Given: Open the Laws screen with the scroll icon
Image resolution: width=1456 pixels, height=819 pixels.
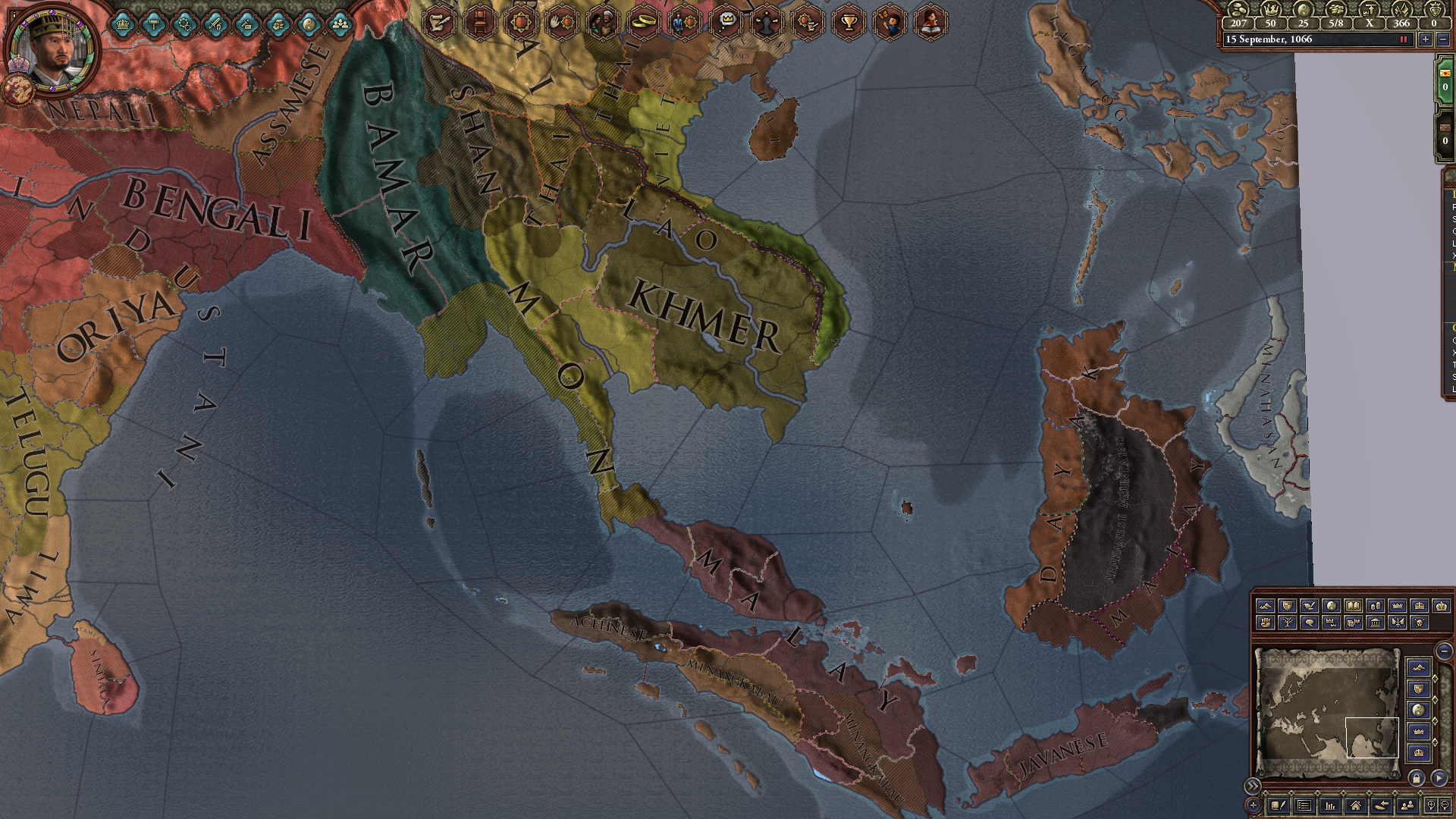Looking at the screenshot, I should [438, 23].
